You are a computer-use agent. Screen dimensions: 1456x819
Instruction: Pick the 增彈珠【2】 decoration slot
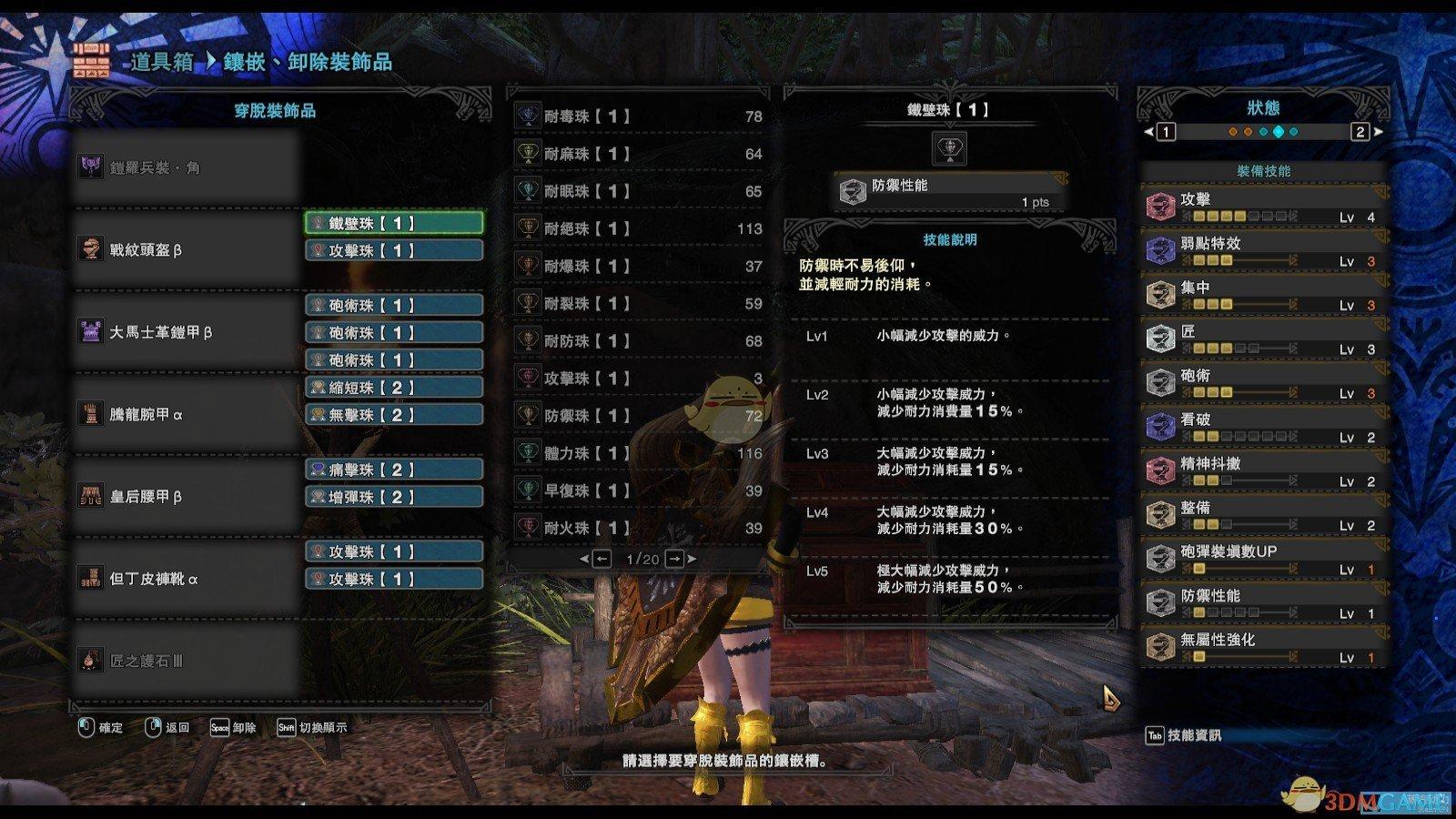393,497
